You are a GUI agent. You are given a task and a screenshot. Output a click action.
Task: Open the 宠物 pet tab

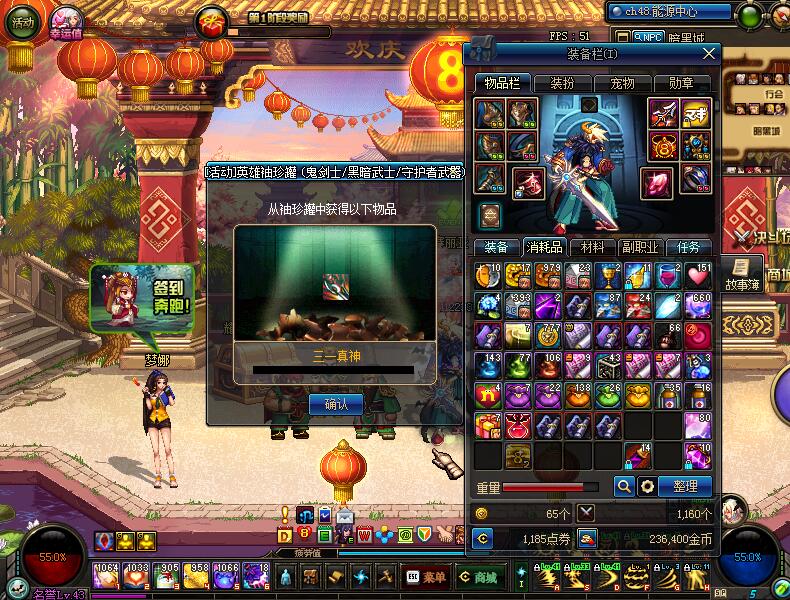pyautogui.click(x=622, y=83)
